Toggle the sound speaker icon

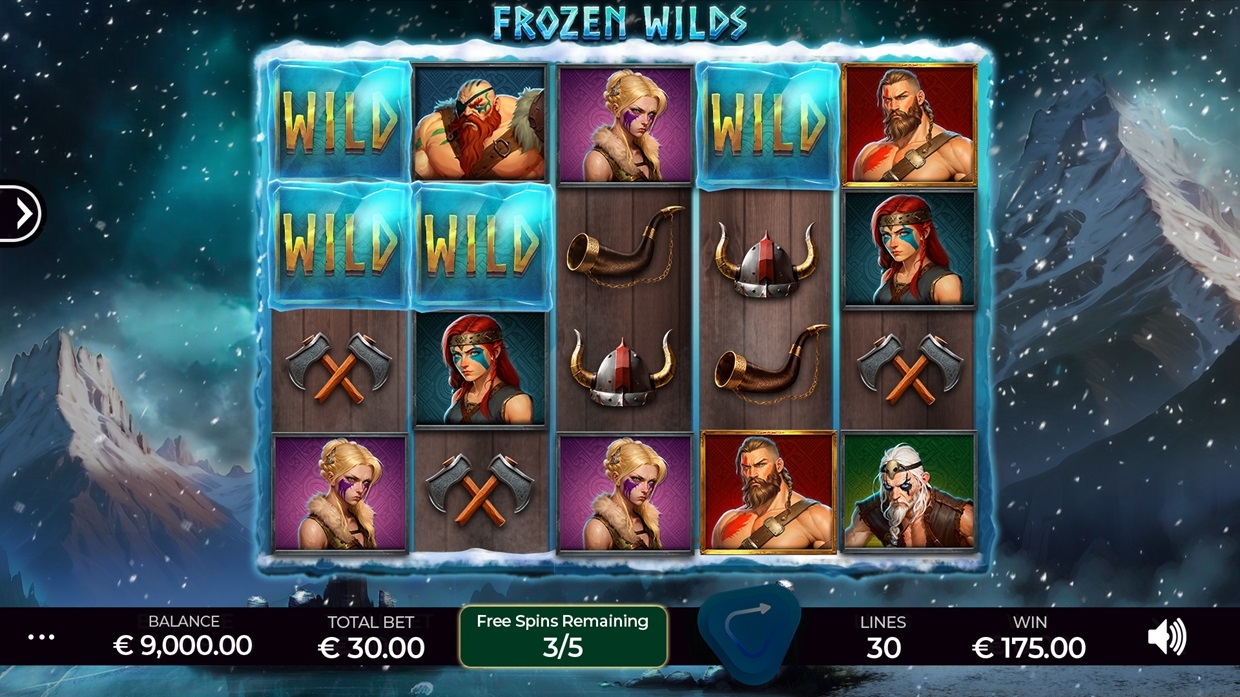click(1166, 637)
